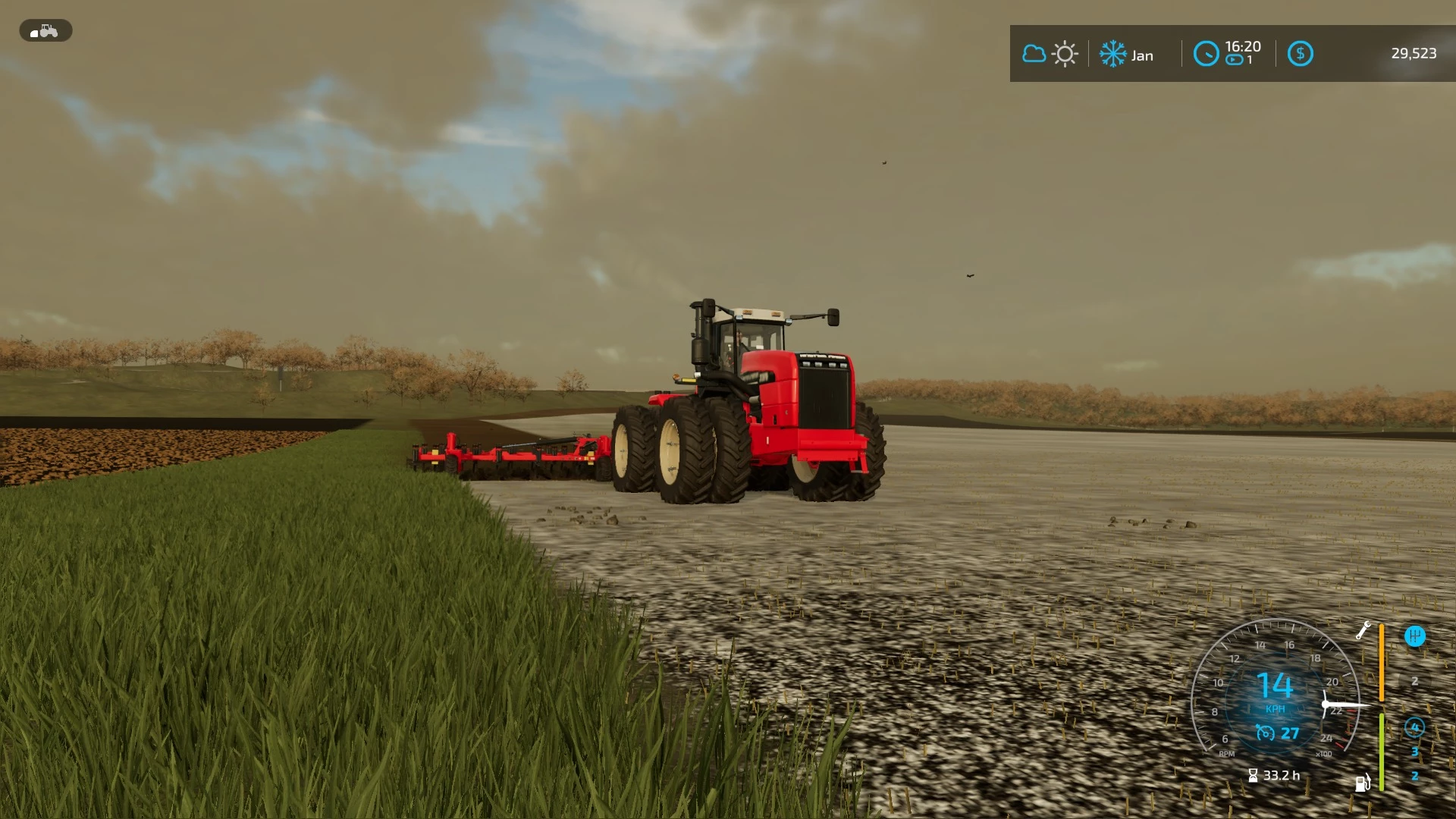Select the wrench damage indicator icon

1363,630
